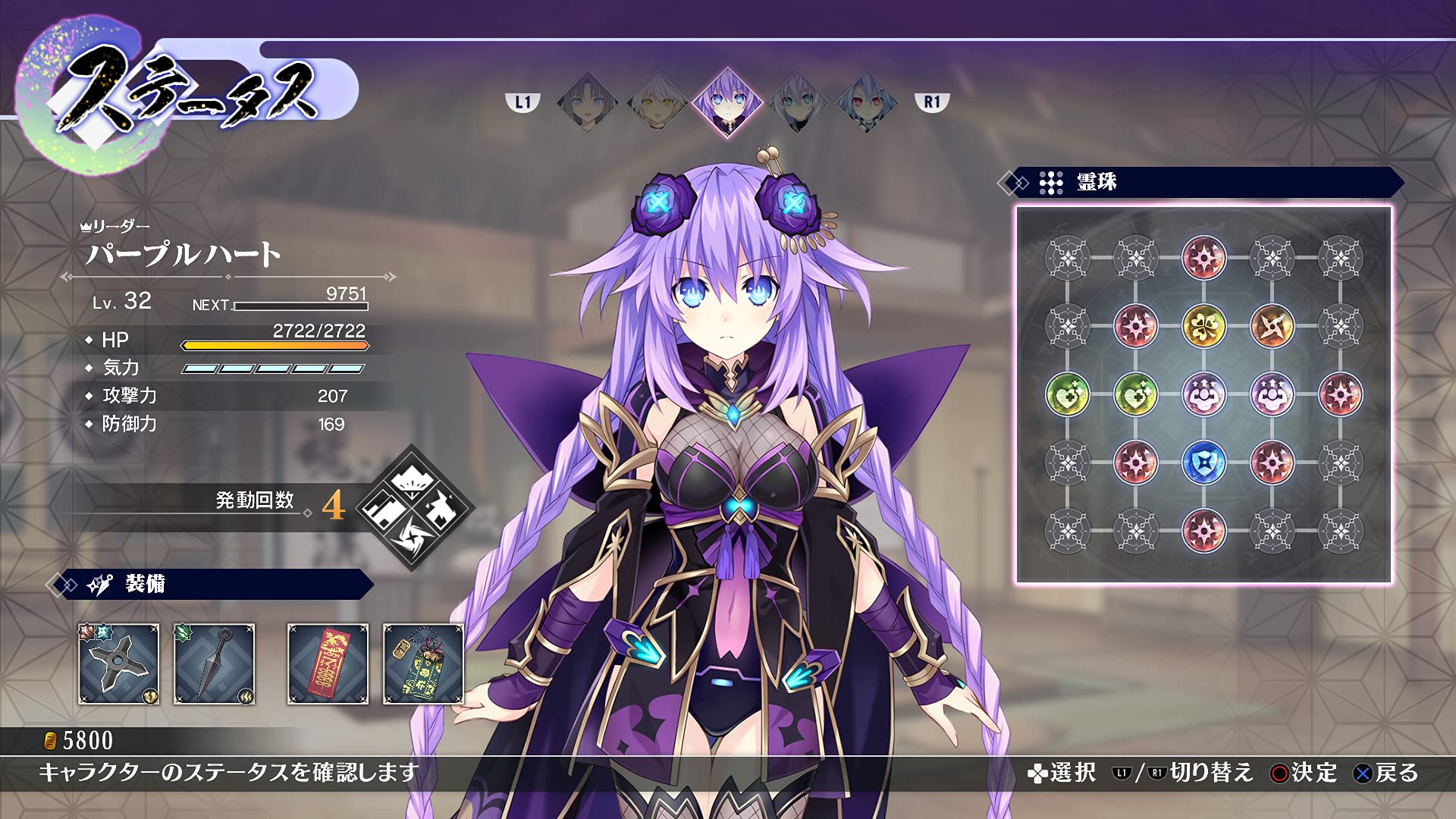
Task: Select the red-eyed blue-haired character portrait
Action: (866, 102)
